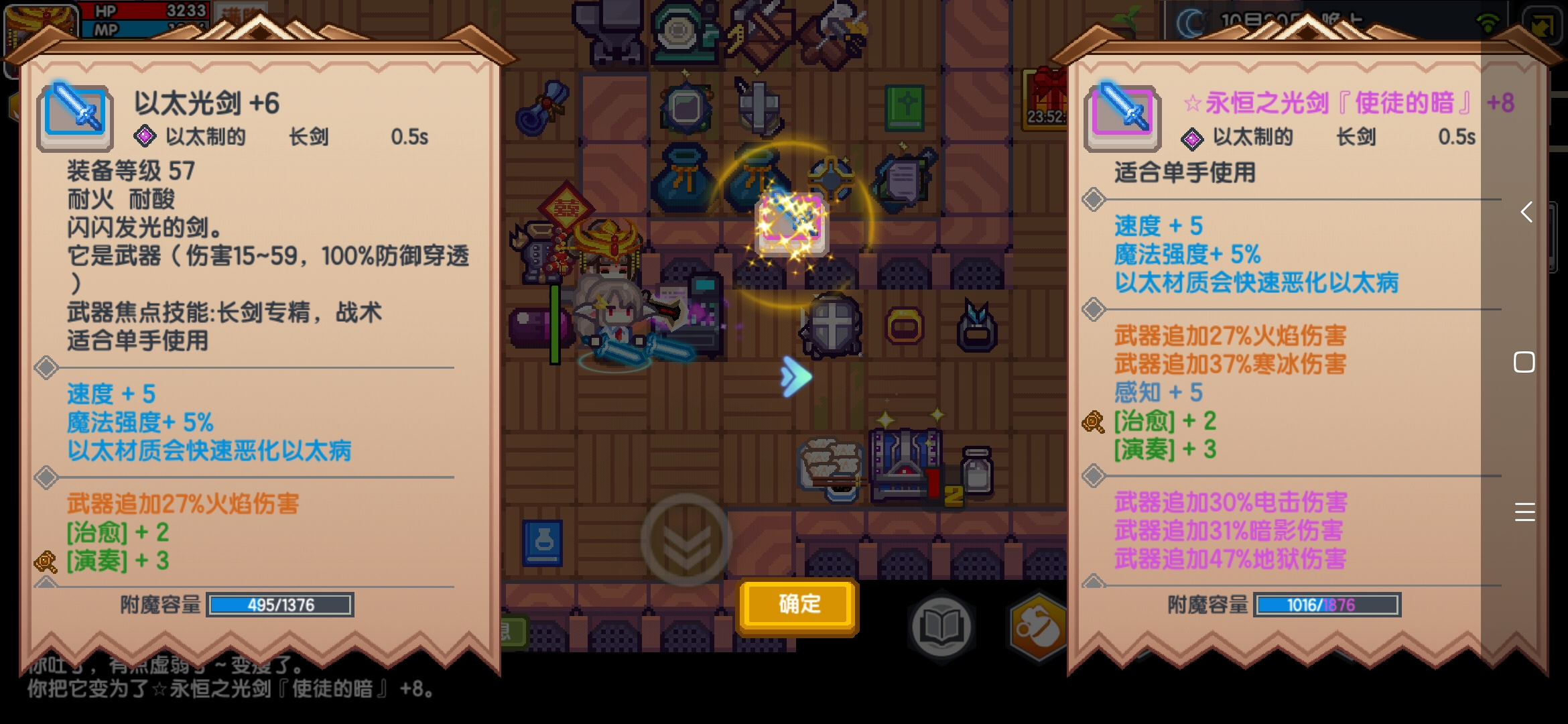
Task: Click the 永恒之光剑 sword icon in right panel
Action: (1124, 117)
